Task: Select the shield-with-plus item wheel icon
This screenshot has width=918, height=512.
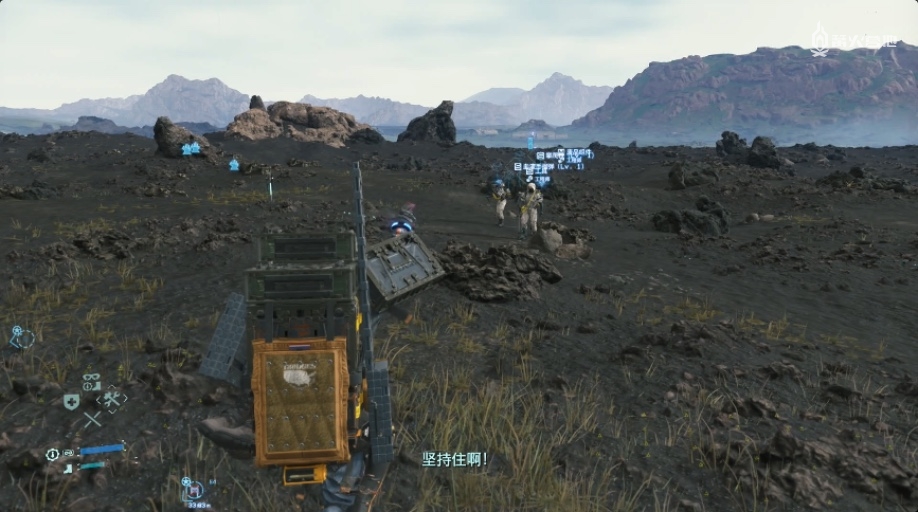Action: 71,401
